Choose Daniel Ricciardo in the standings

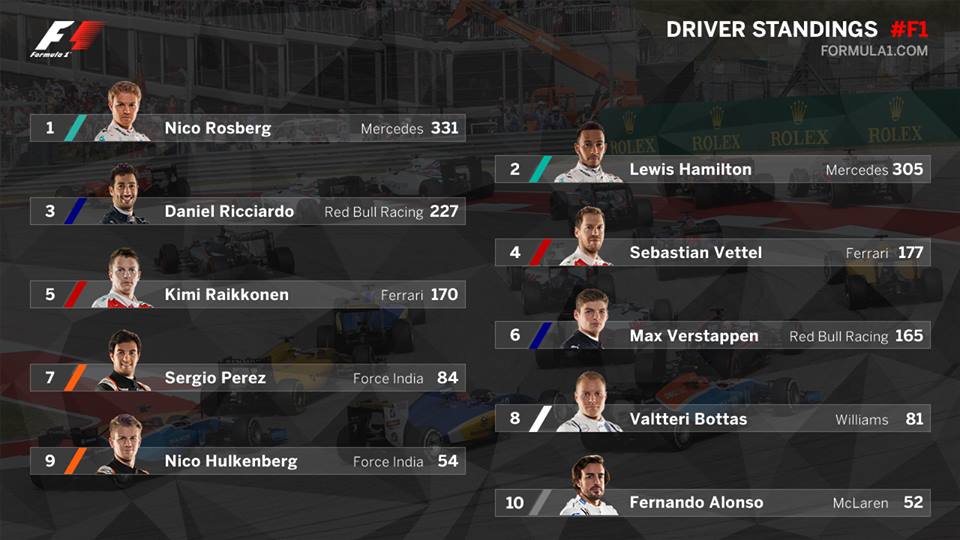click(x=247, y=212)
